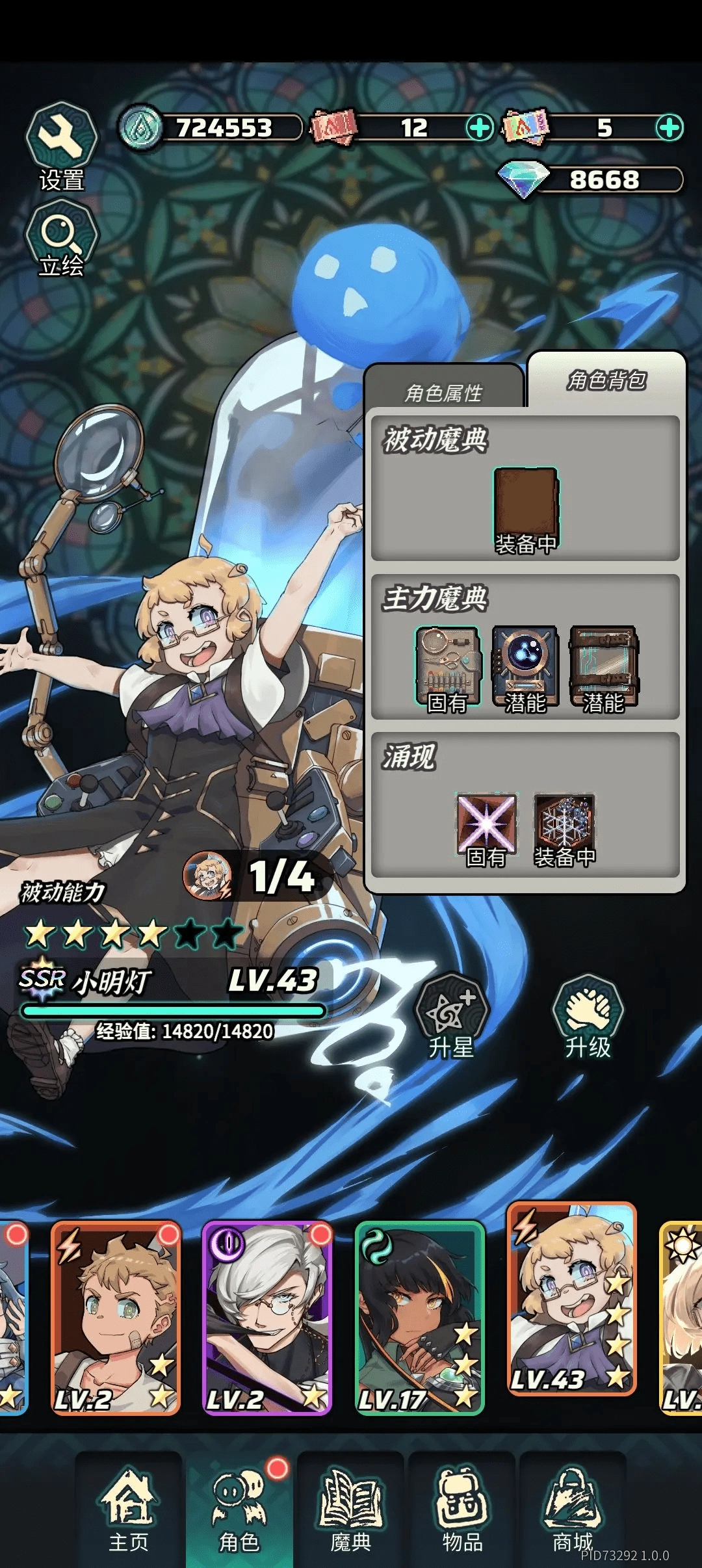
Task: Tap the 升级 level-up button
Action: coord(588,1015)
